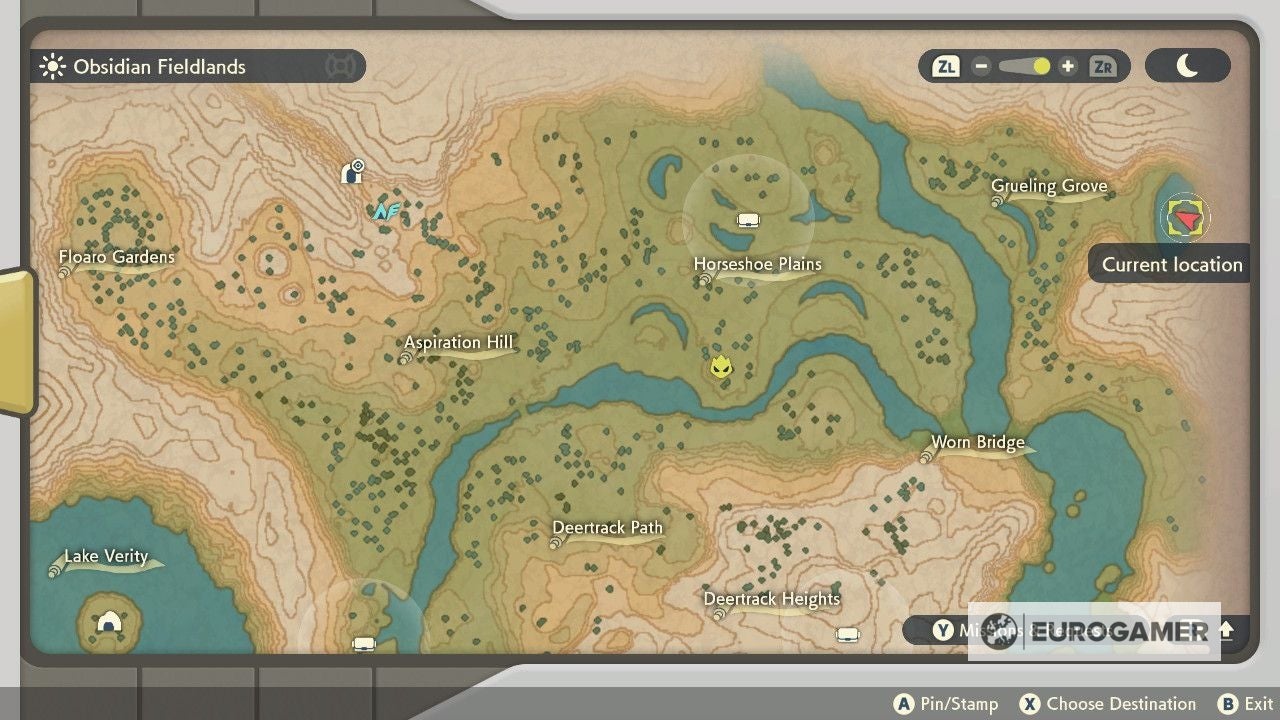Expand the panel using the bottom-right up arrow
The width and height of the screenshot is (1280, 720).
click(1225, 632)
